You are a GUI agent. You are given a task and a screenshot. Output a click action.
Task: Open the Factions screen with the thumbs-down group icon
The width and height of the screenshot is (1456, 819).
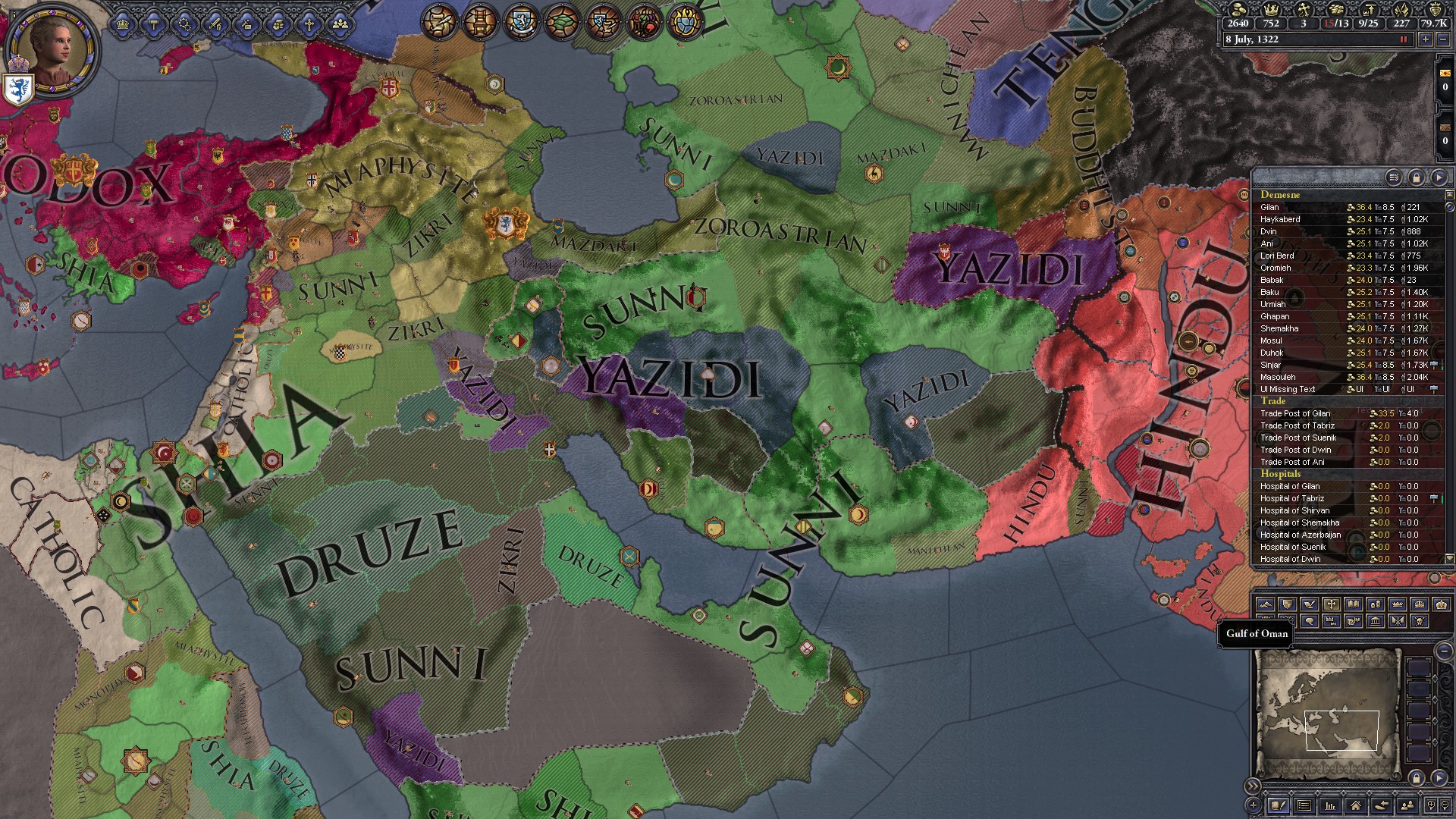click(646, 21)
